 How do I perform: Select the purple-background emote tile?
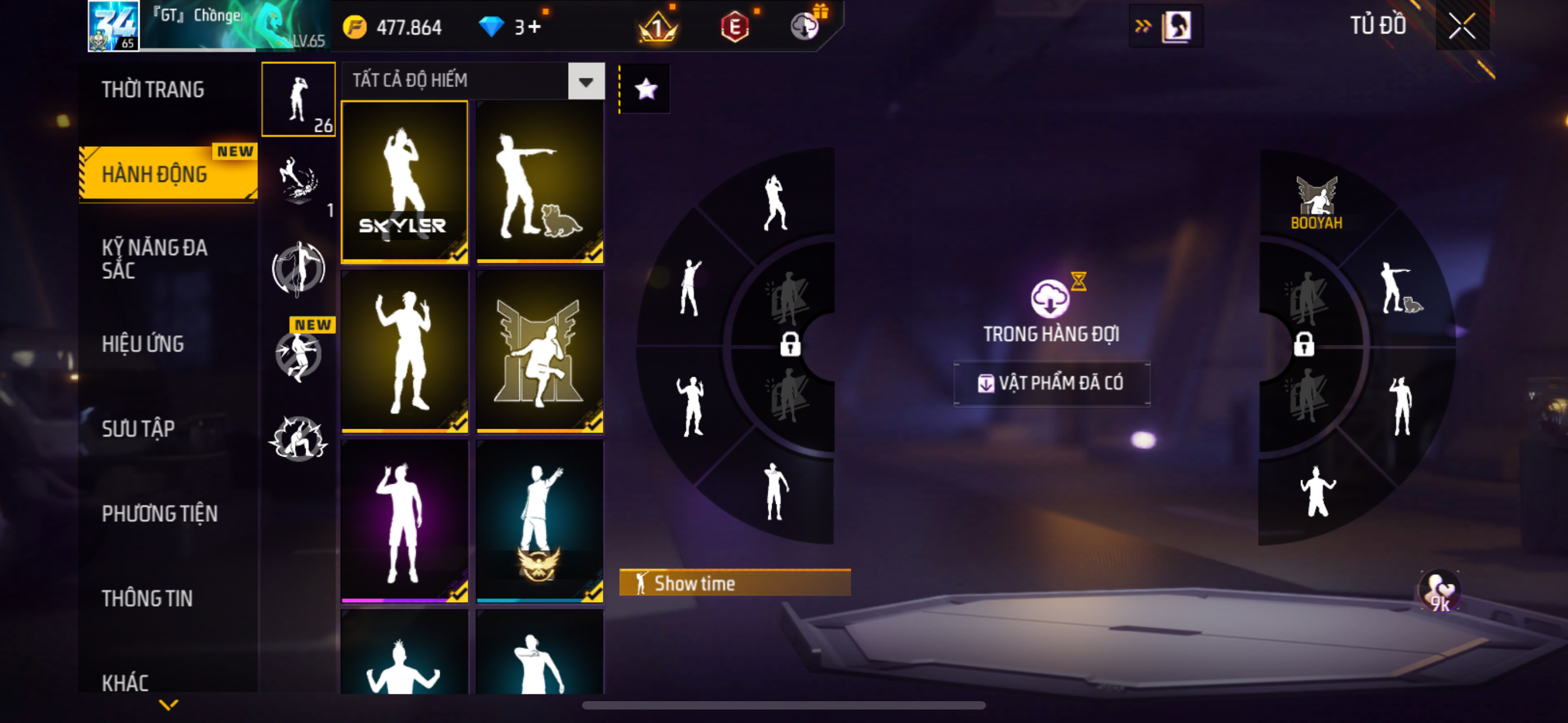[405, 522]
